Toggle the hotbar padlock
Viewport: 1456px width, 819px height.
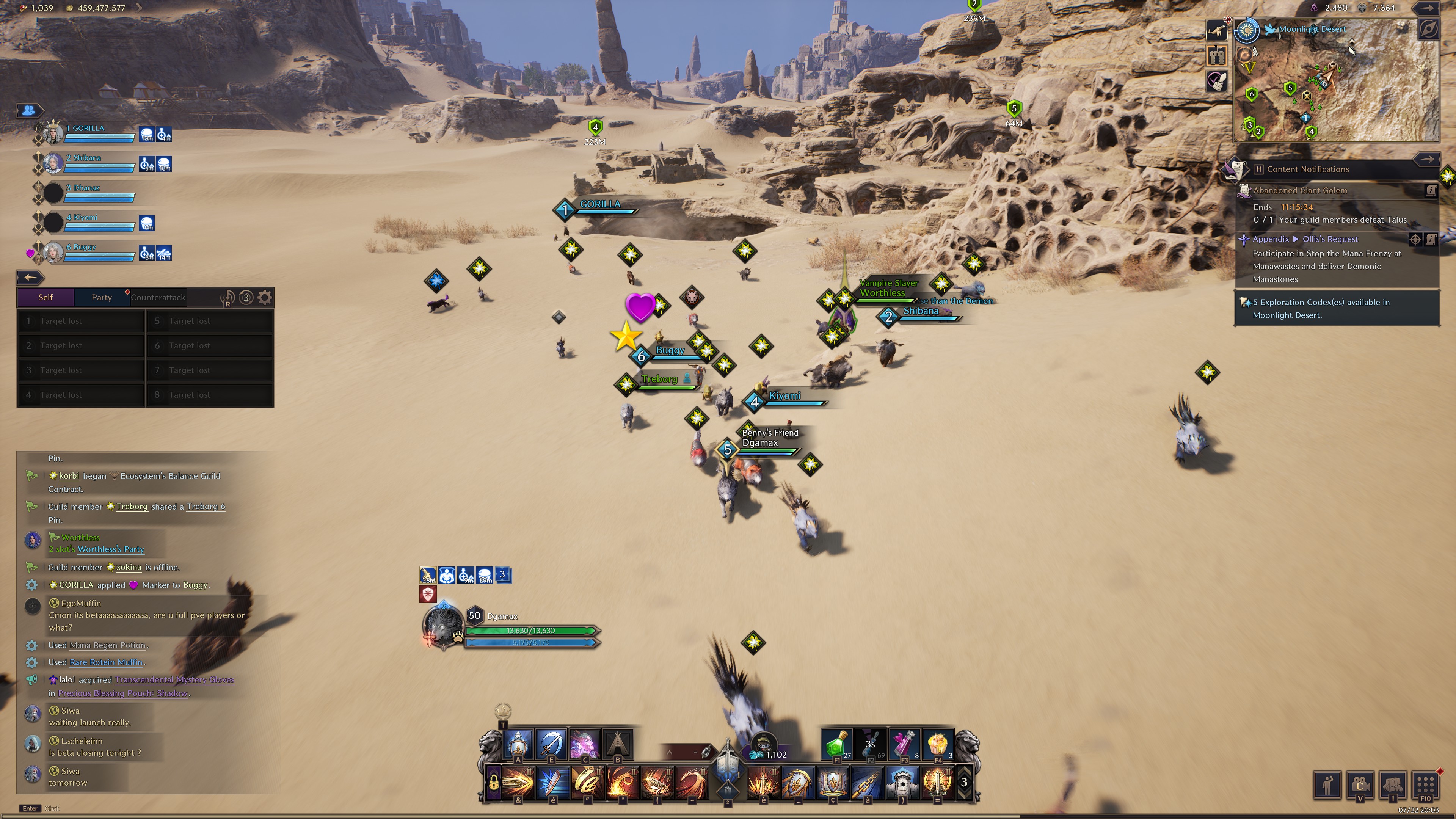[493, 783]
